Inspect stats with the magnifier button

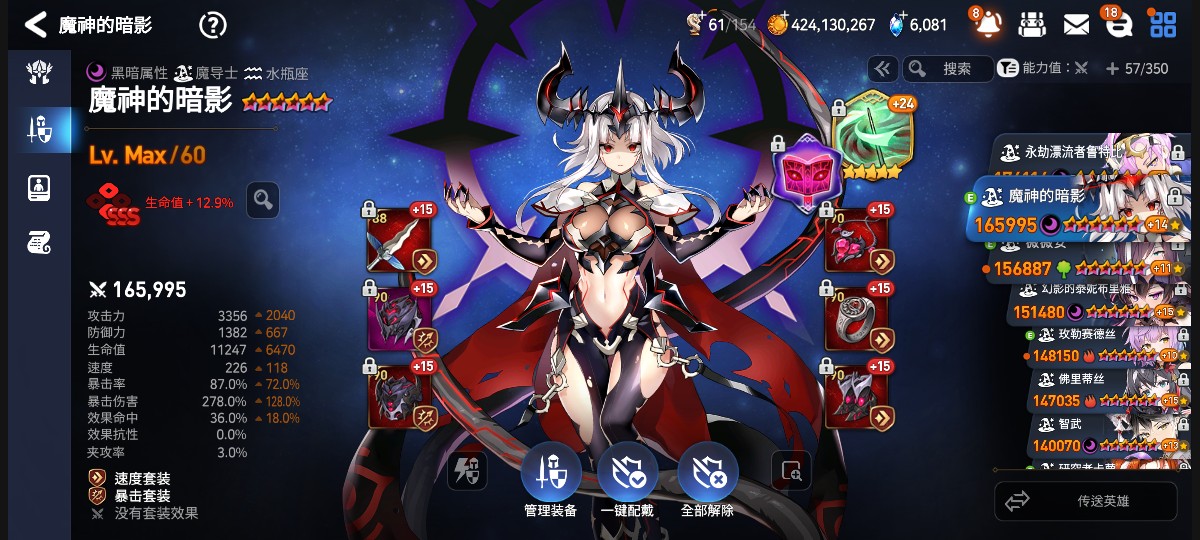click(263, 200)
